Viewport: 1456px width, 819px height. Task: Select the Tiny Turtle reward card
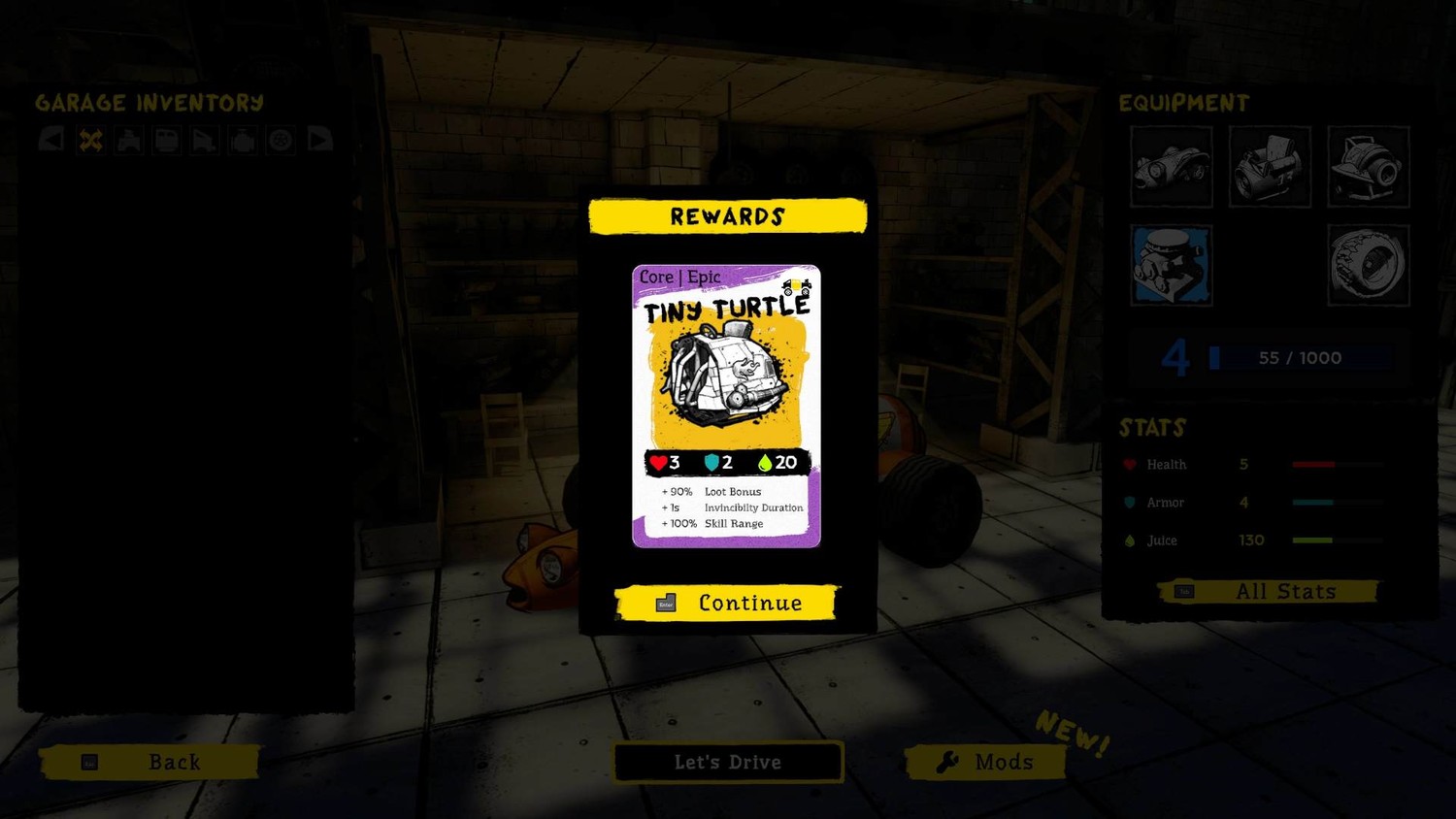tap(726, 406)
